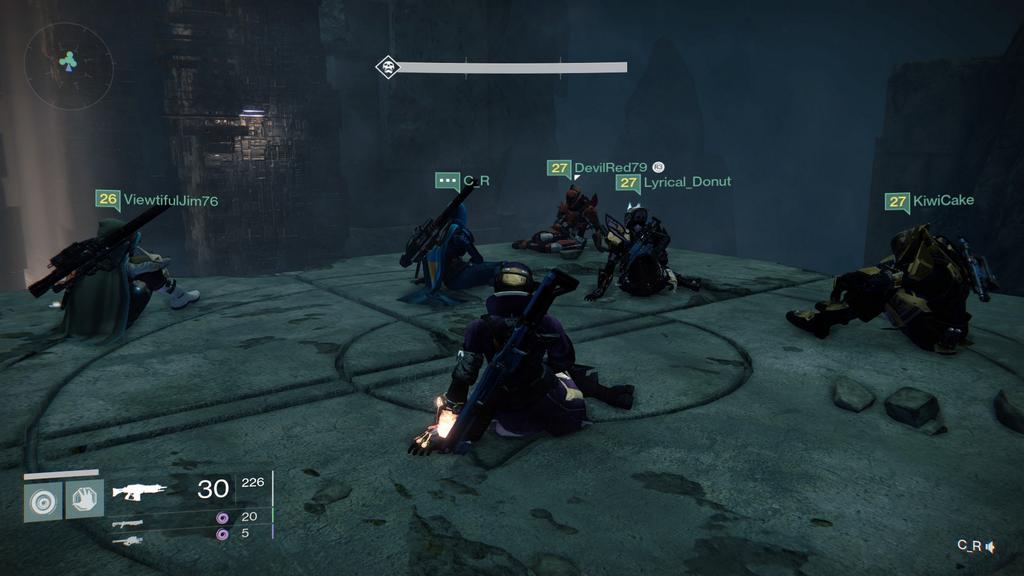Select KiwiCake's player nameplate
1024x576 pixels.
click(x=929, y=201)
